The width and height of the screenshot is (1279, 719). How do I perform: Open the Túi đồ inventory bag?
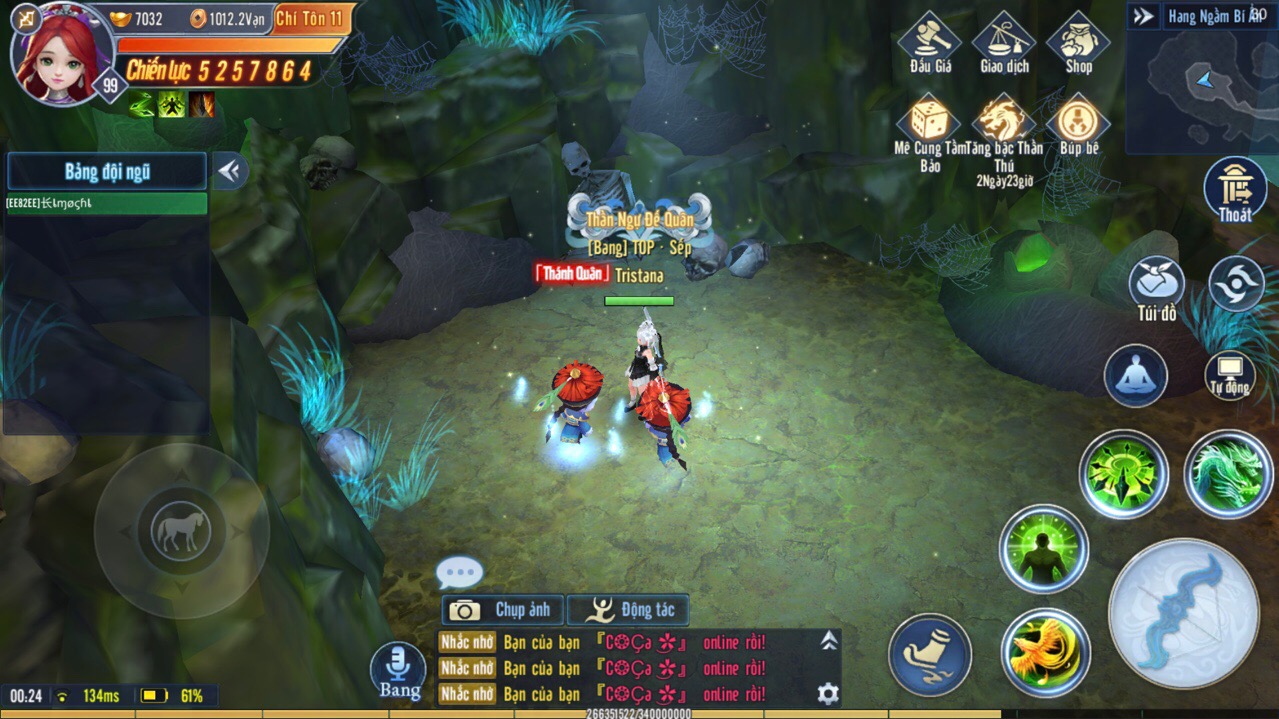(1157, 285)
